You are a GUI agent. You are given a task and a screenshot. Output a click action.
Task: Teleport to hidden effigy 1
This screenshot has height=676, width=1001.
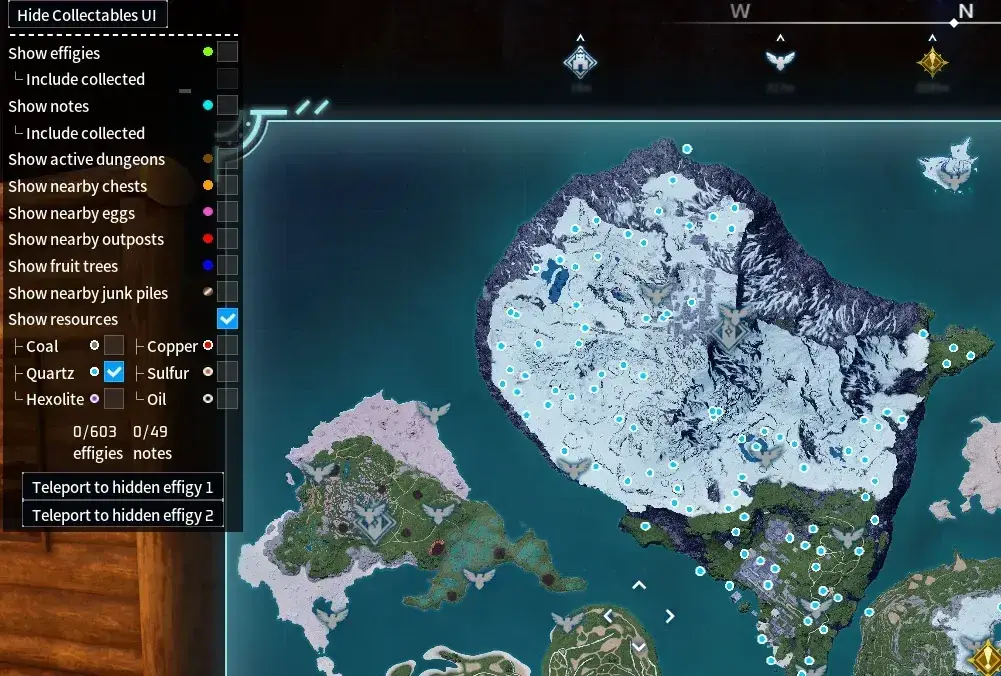coord(122,487)
